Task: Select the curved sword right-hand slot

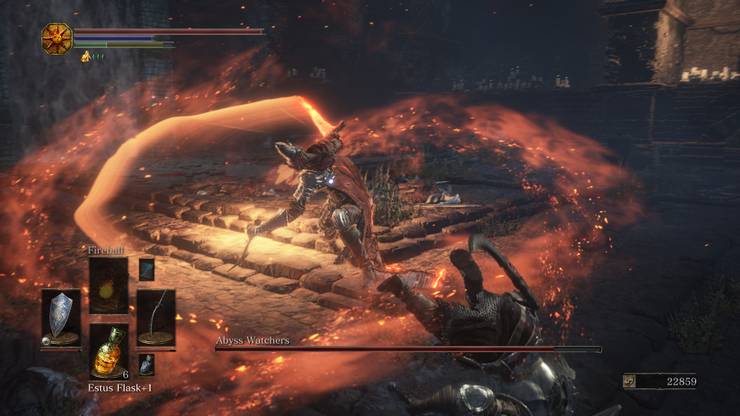Action: tap(156, 317)
